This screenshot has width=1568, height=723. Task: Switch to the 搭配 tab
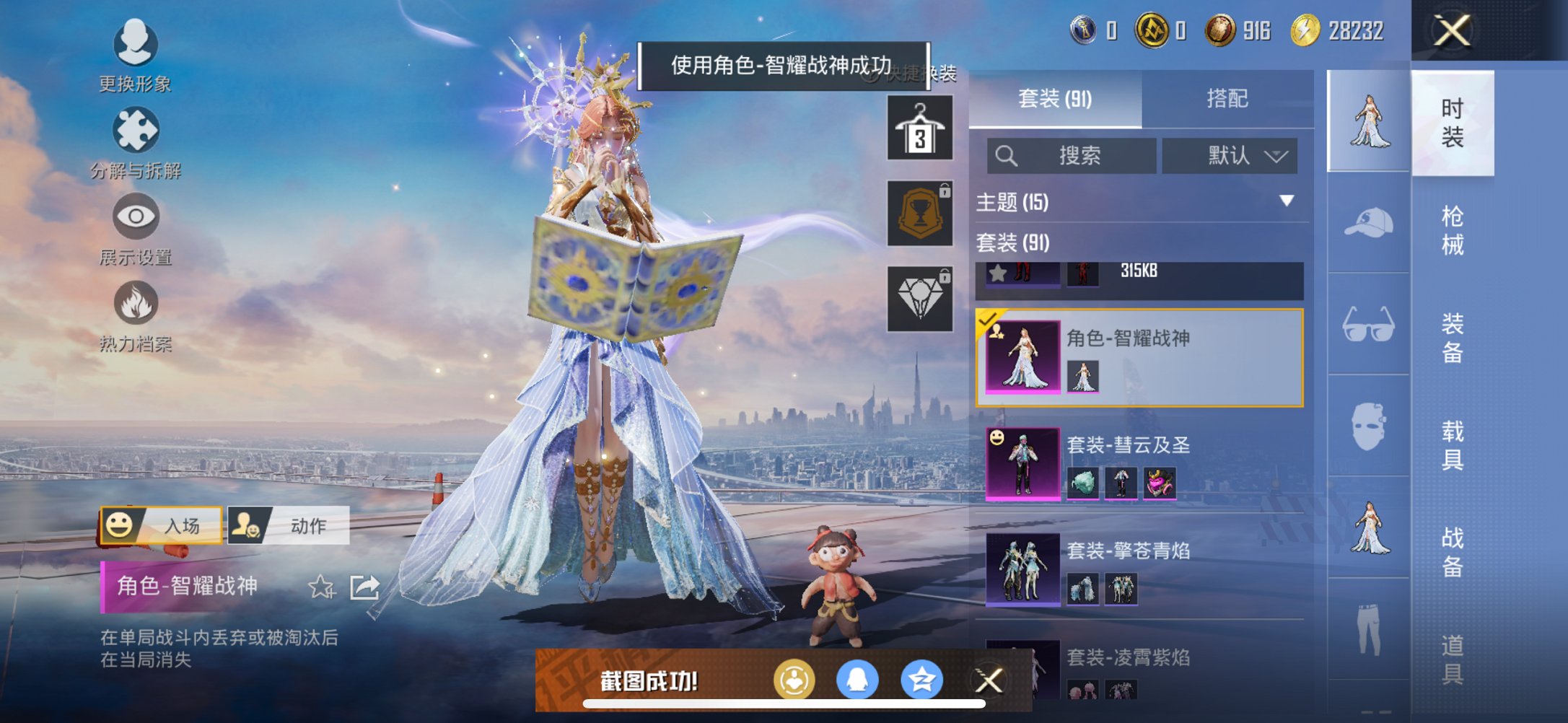click(x=1229, y=98)
